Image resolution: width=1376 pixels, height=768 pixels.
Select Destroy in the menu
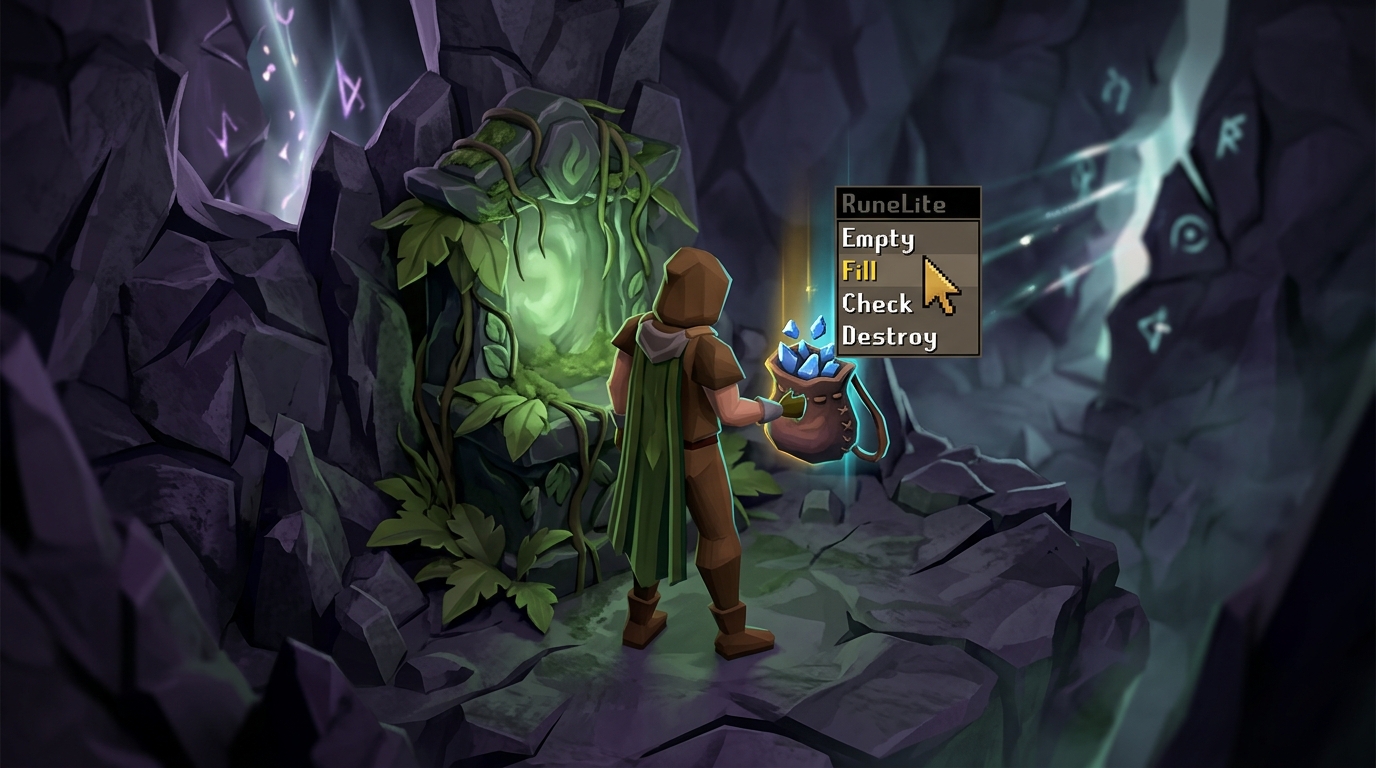tap(888, 338)
